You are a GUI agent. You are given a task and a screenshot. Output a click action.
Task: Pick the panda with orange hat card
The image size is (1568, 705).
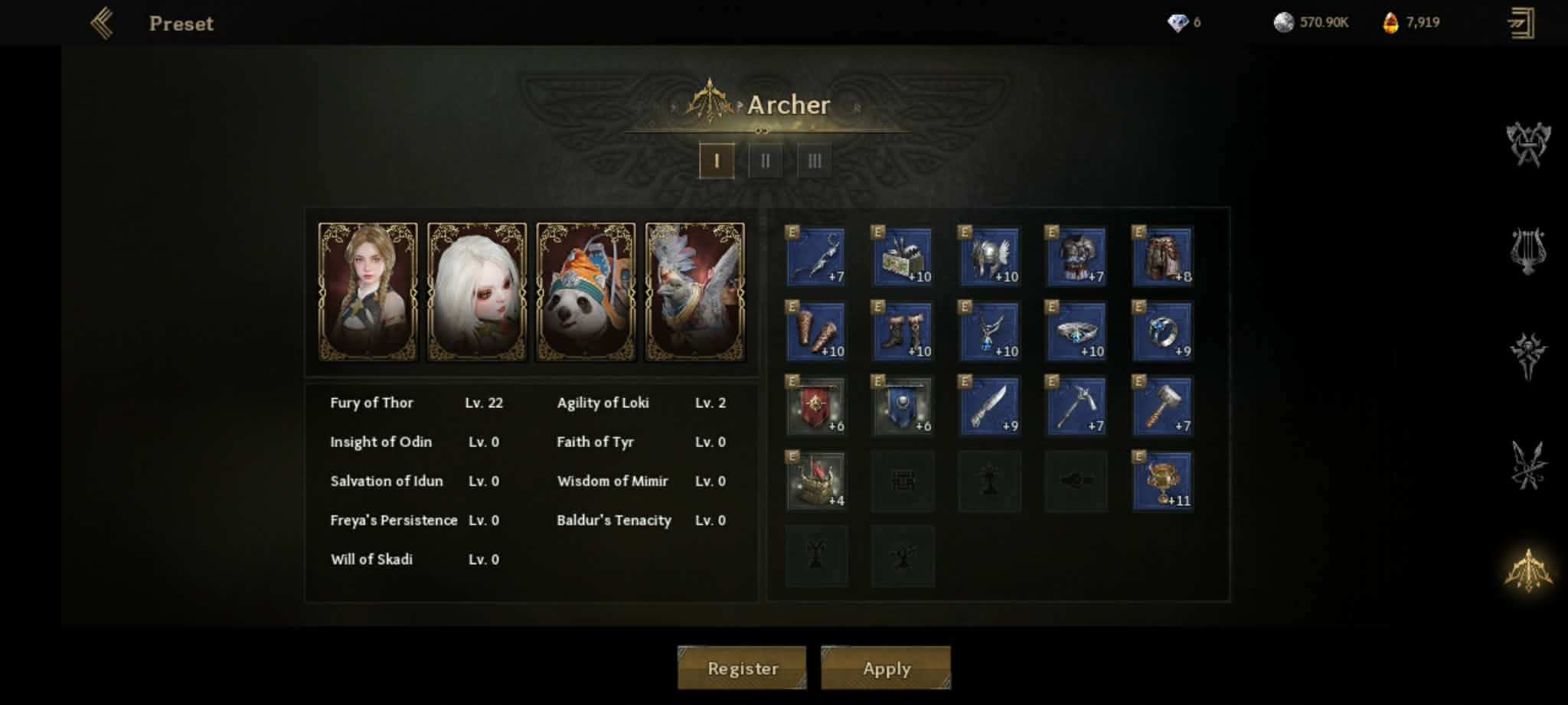(586, 292)
